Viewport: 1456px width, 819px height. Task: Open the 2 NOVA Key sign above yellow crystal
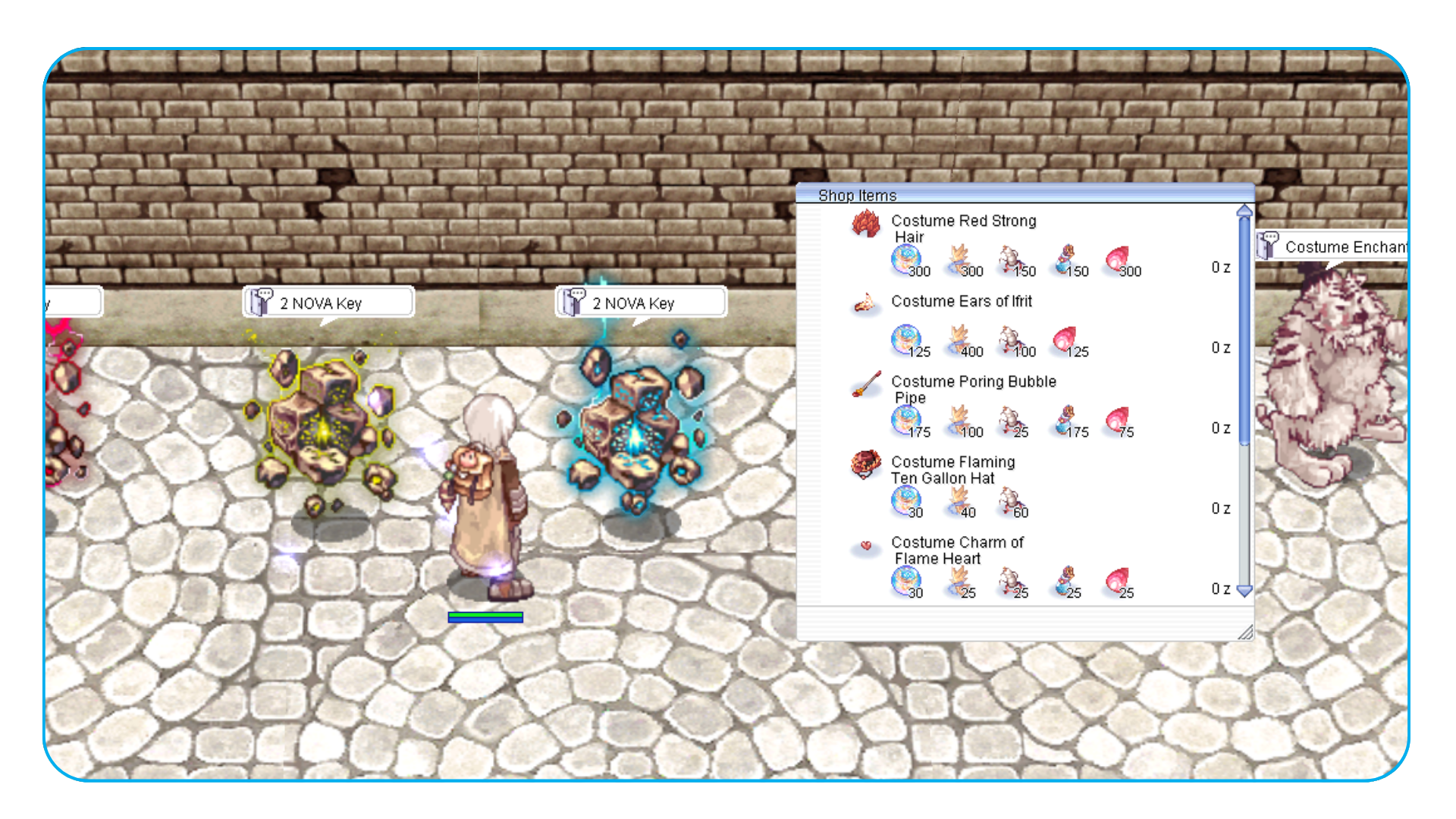(328, 303)
